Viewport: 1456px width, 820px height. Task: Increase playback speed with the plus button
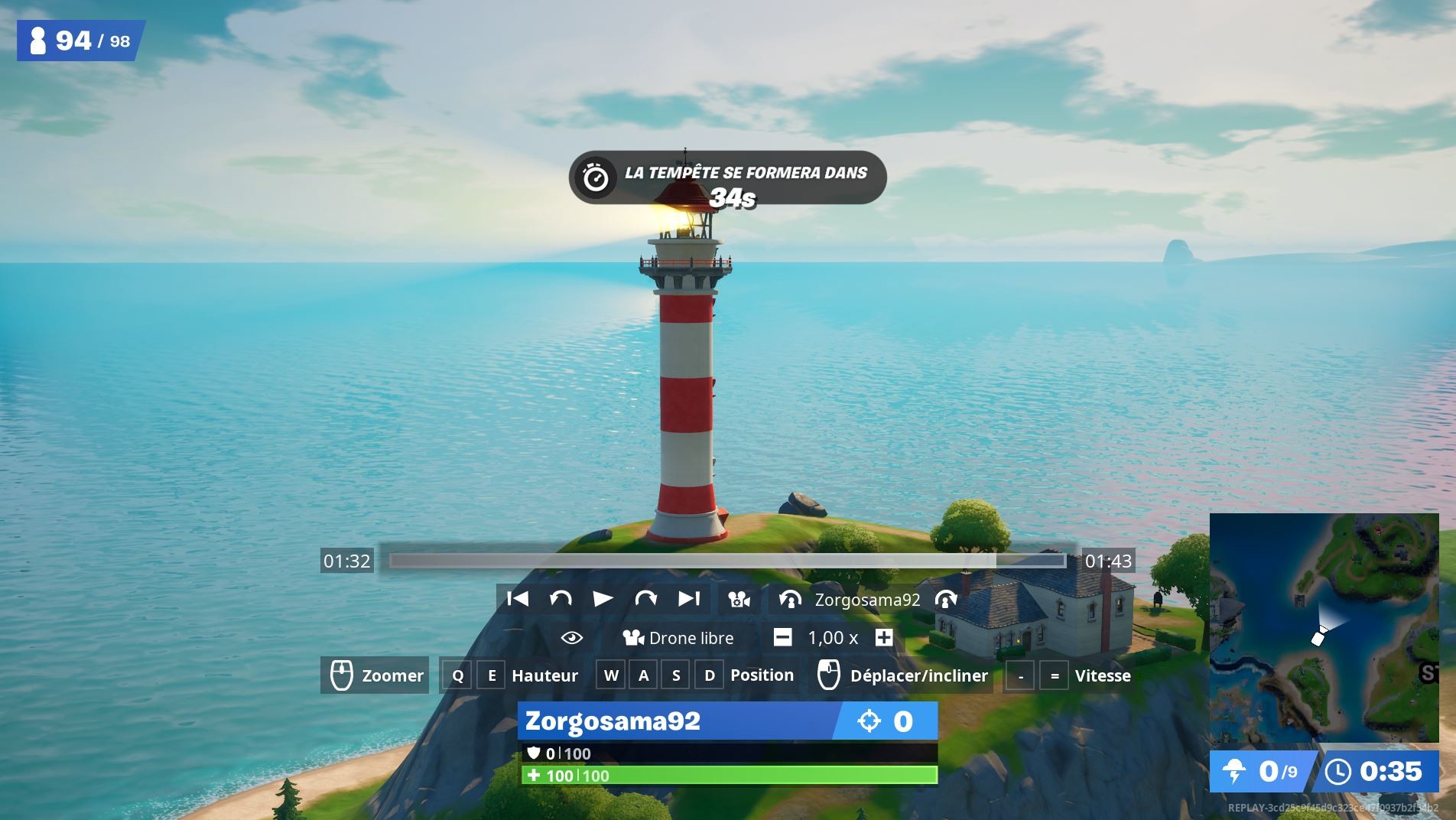point(883,637)
